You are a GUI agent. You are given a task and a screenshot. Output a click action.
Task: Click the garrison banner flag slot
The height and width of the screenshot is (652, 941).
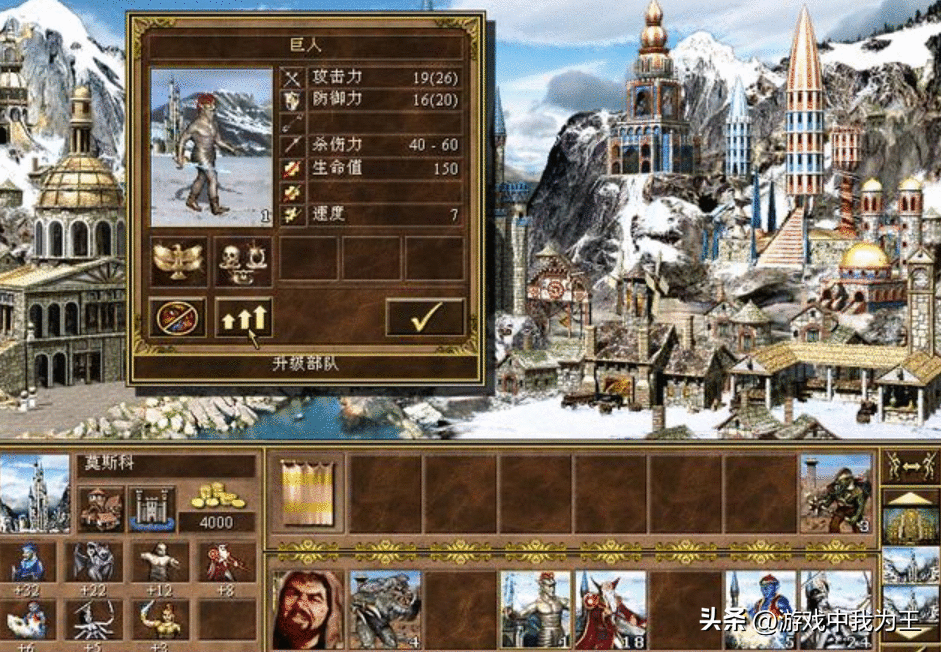pyautogui.click(x=304, y=492)
